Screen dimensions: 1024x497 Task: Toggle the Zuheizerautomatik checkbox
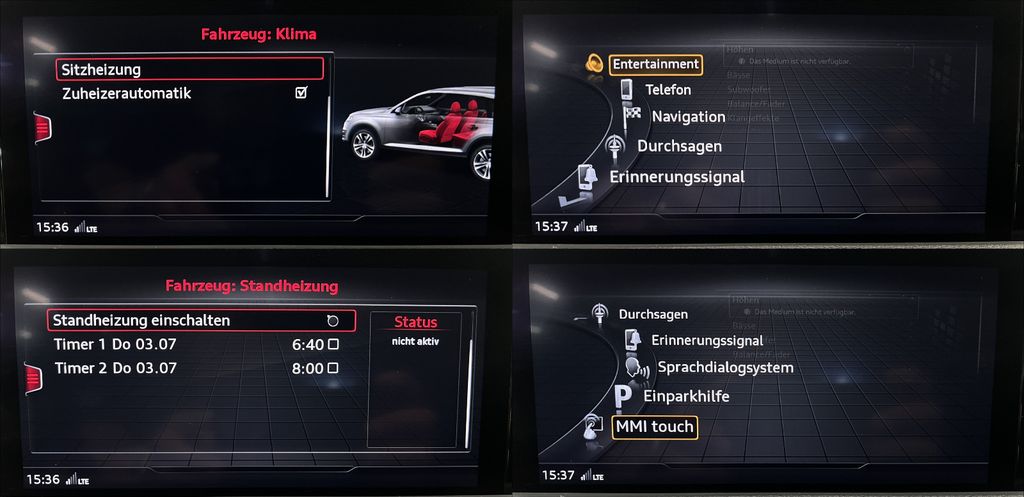tap(301, 93)
